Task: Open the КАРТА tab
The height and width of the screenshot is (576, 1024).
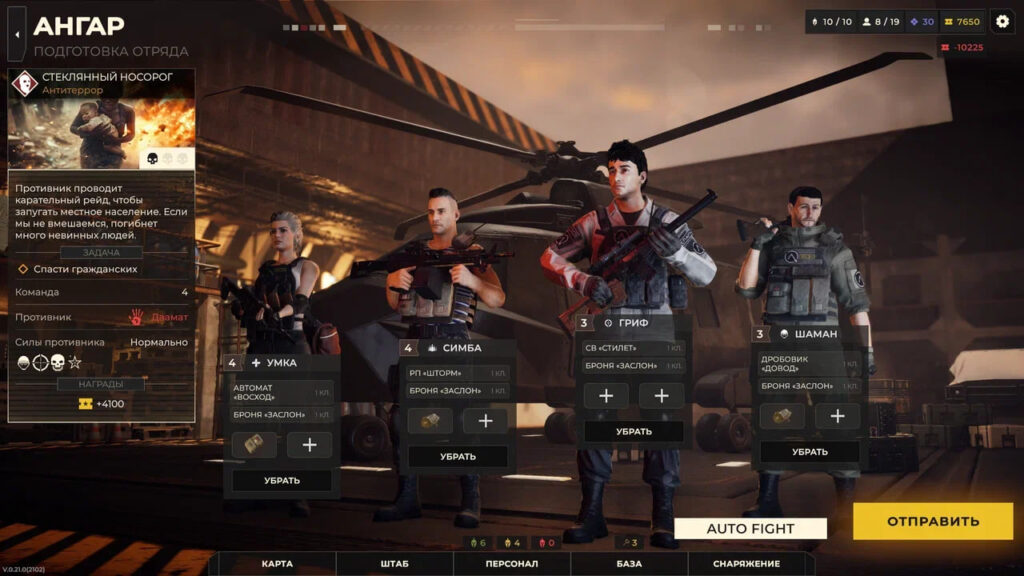Action: coord(277,564)
